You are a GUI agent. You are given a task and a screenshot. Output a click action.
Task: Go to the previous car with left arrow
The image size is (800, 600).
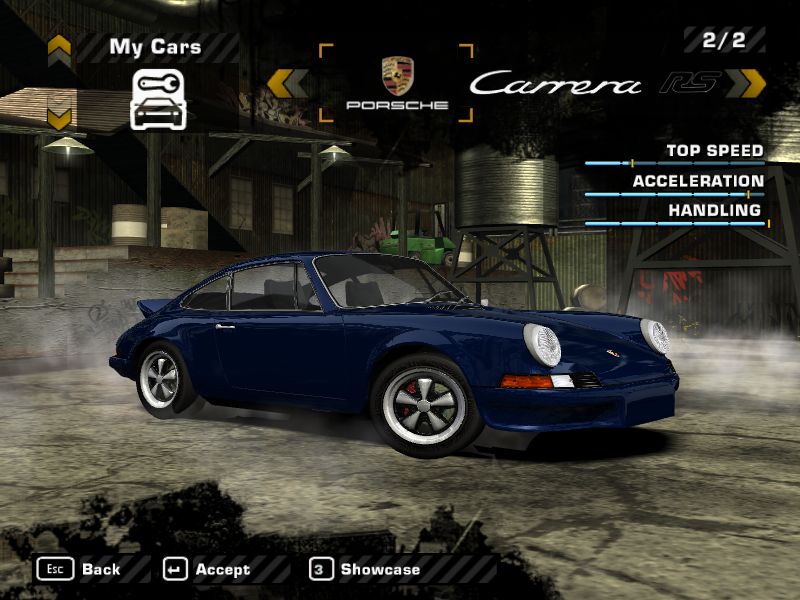tap(288, 84)
